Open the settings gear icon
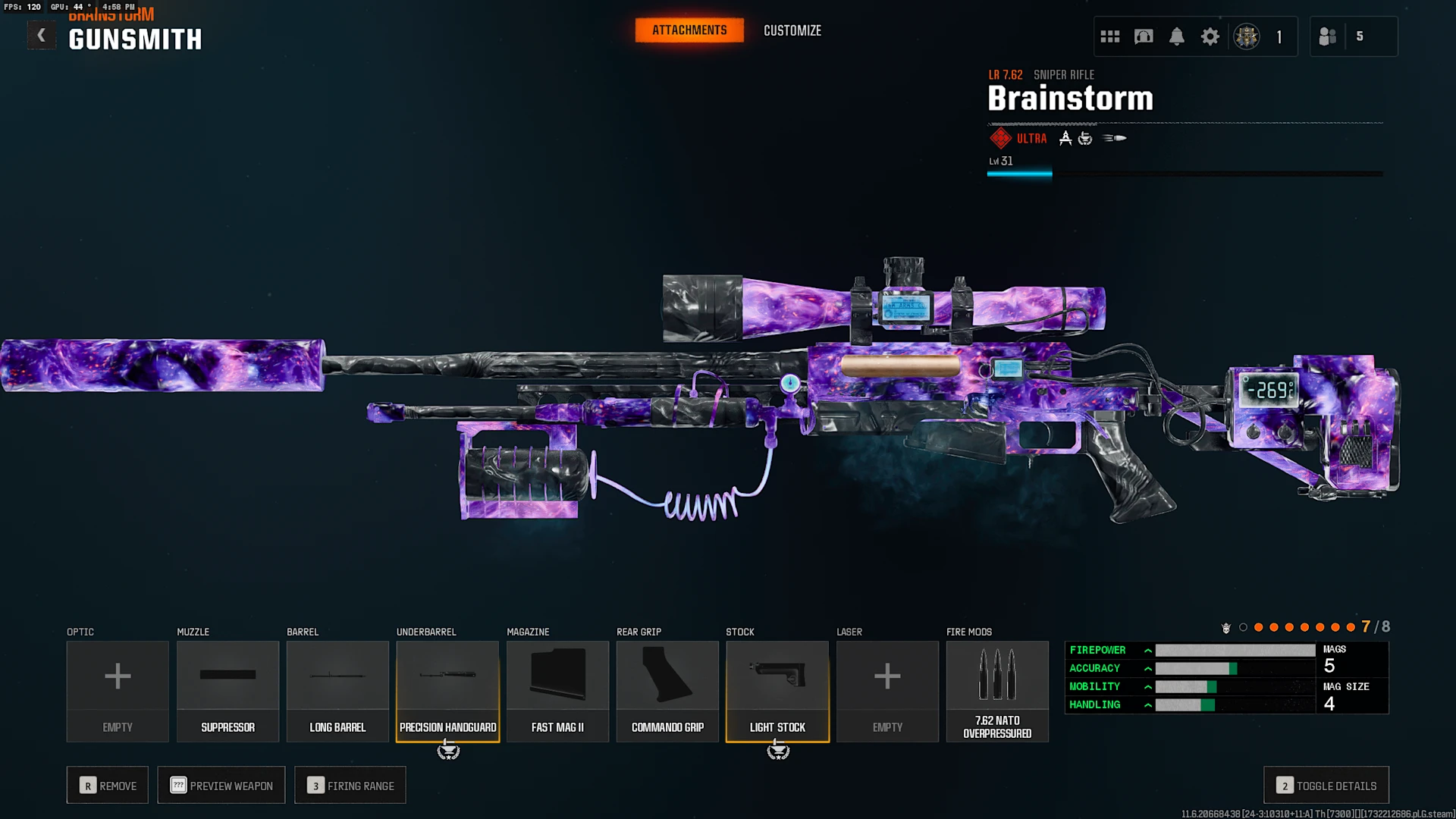1456x819 pixels. (x=1210, y=36)
